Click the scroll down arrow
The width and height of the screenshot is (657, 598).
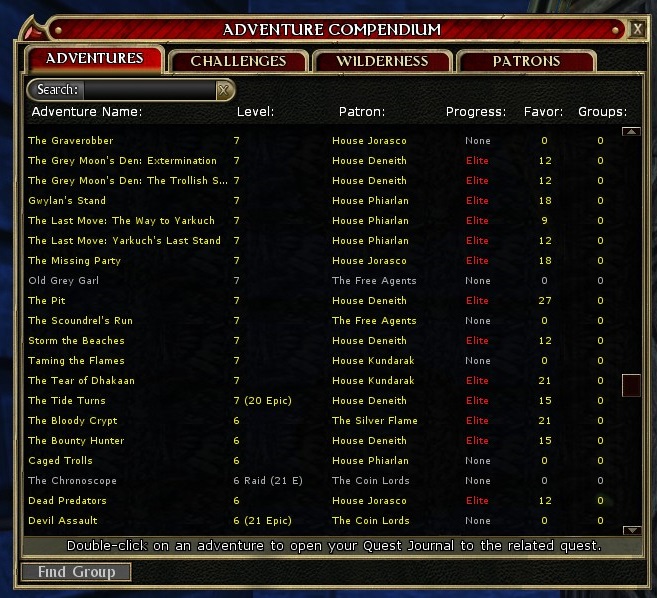631,530
